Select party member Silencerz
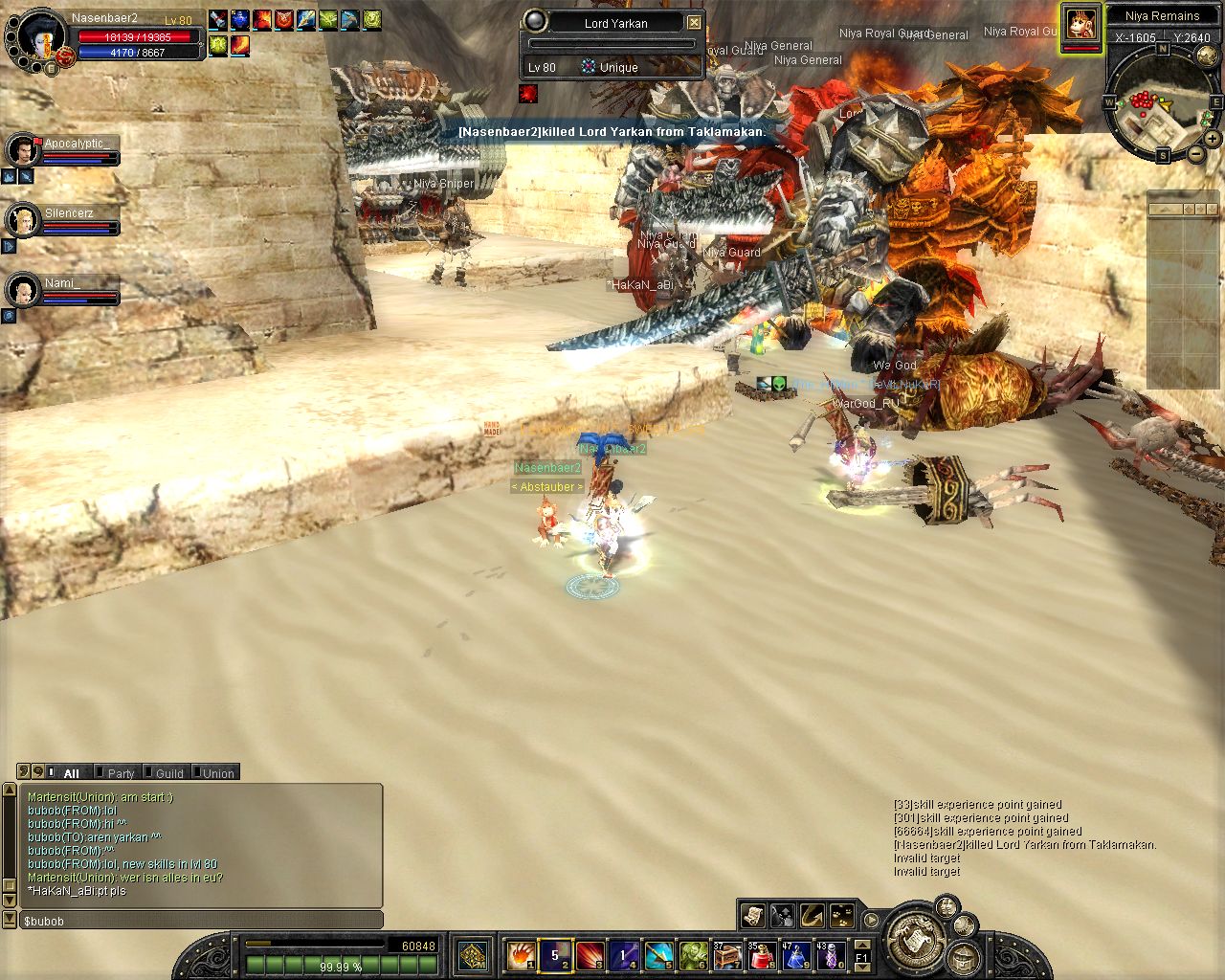The width and height of the screenshot is (1225, 980). pos(23,220)
